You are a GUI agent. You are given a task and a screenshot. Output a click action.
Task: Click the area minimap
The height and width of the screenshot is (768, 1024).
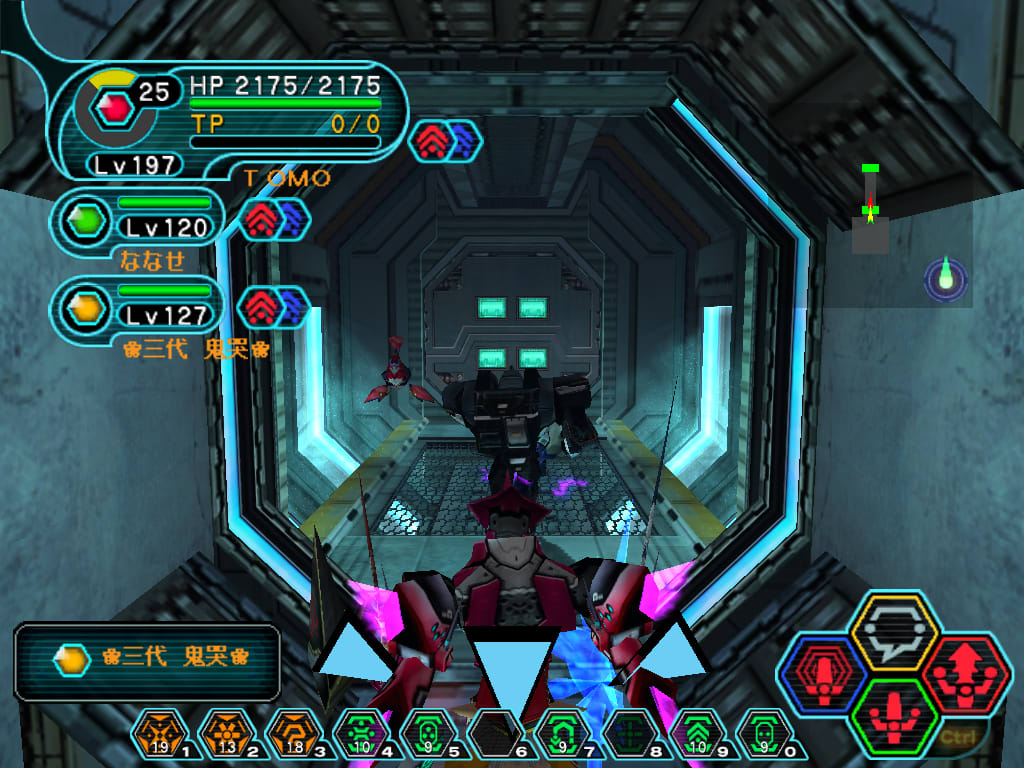(x=871, y=210)
